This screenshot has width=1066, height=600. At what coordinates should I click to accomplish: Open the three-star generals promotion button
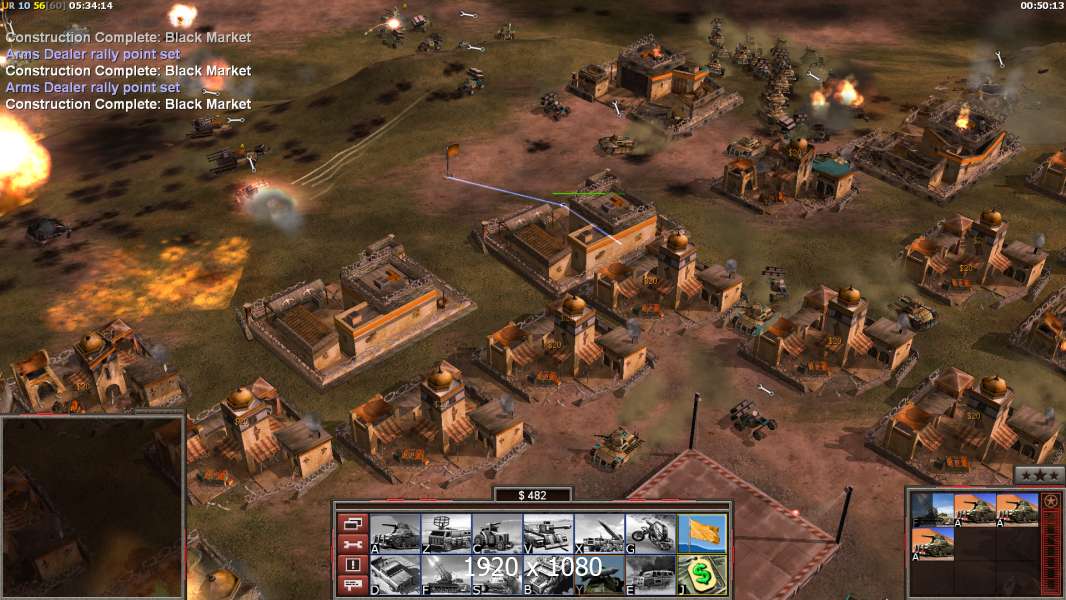pyautogui.click(x=1039, y=475)
